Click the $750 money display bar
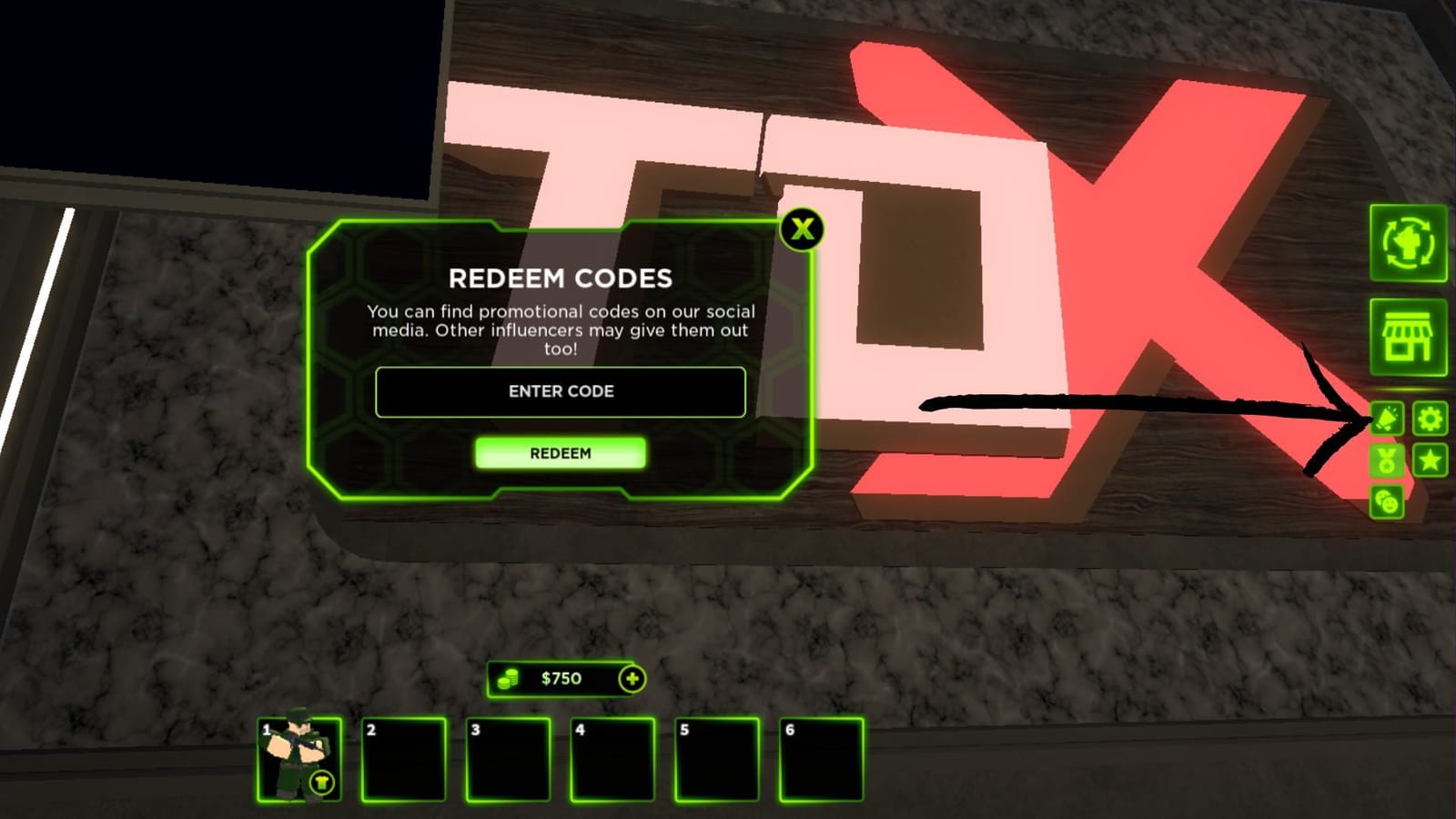This screenshot has height=819, width=1456. pyautogui.click(x=562, y=678)
